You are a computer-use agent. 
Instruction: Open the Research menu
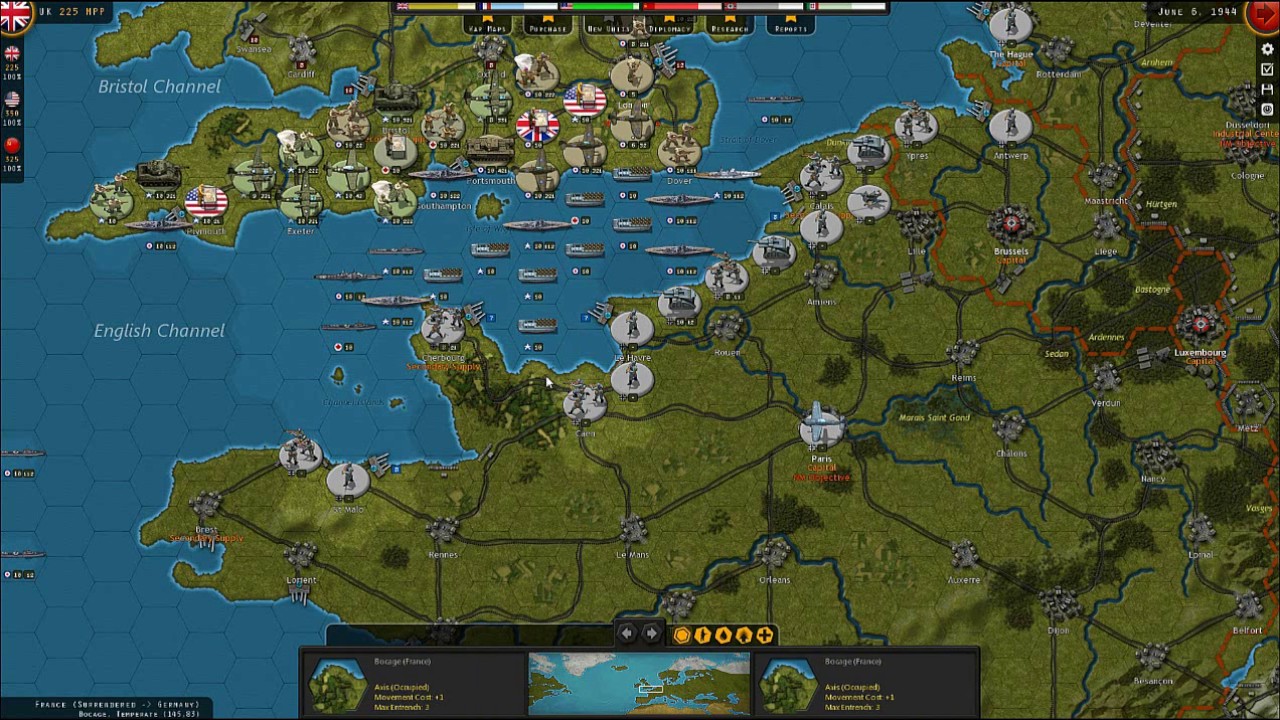point(729,23)
